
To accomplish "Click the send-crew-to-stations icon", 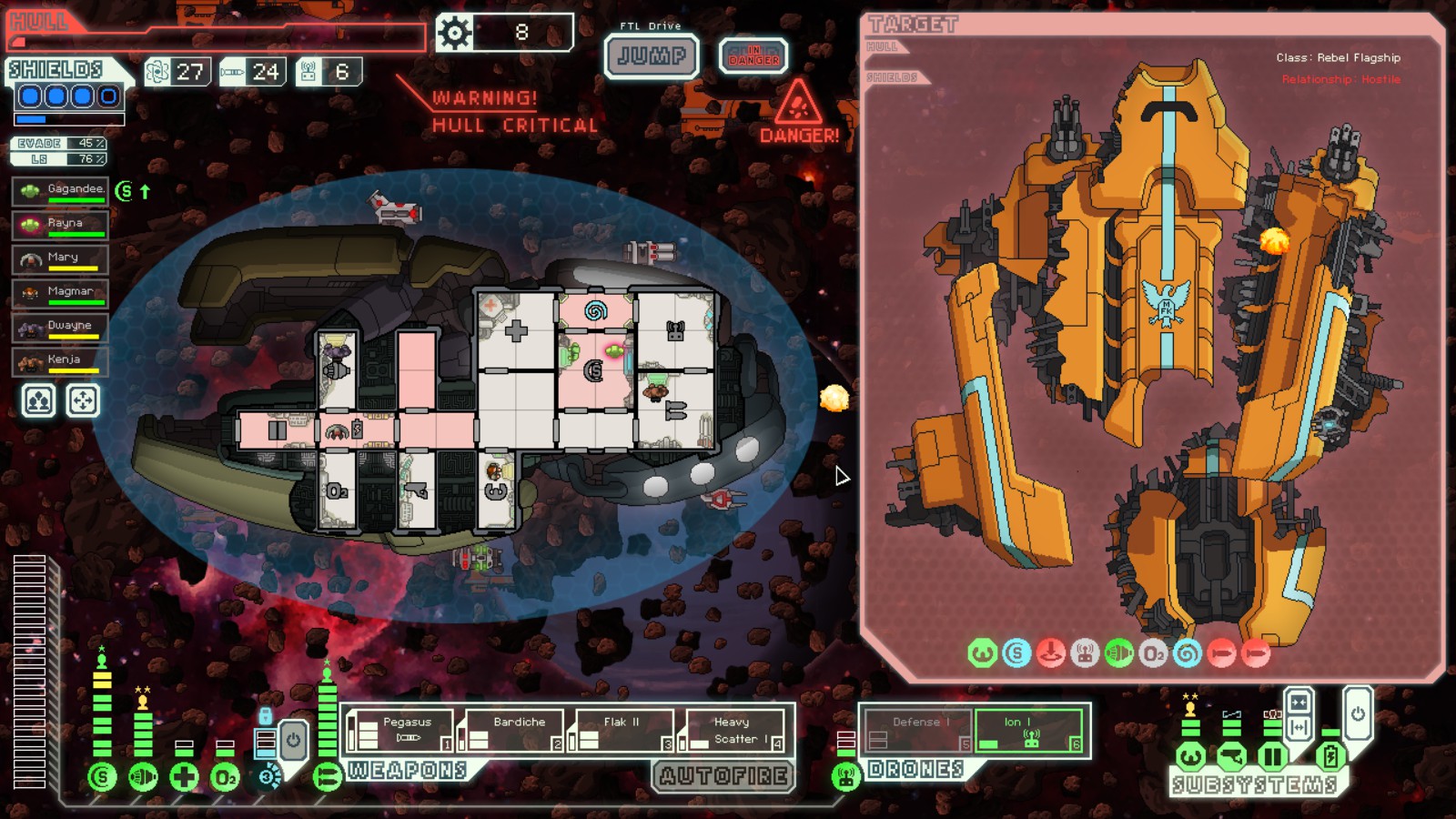I will pos(36,399).
